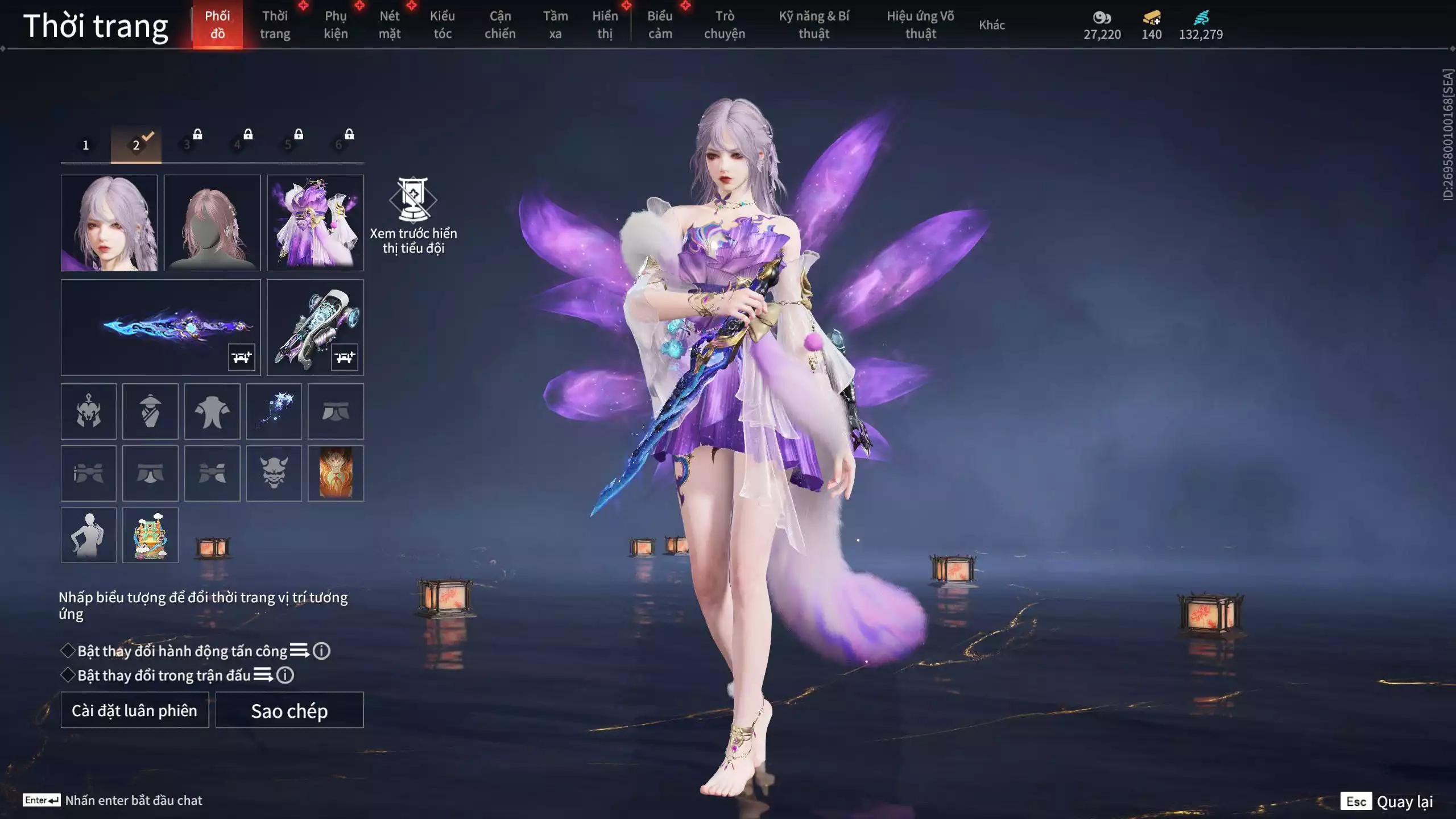Open the 'Khác' menu
The image size is (1456, 819).
pyautogui.click(x=992, y=25)
